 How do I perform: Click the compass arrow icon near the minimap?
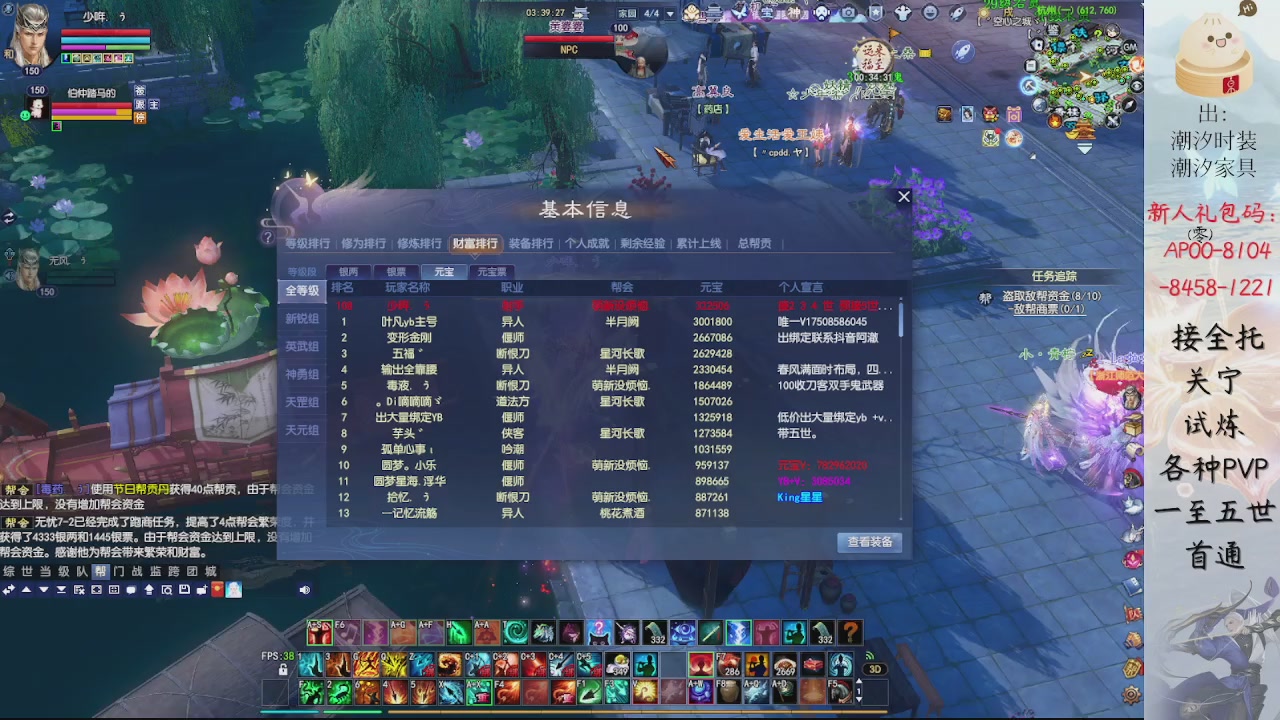(x=1128, y=104)
